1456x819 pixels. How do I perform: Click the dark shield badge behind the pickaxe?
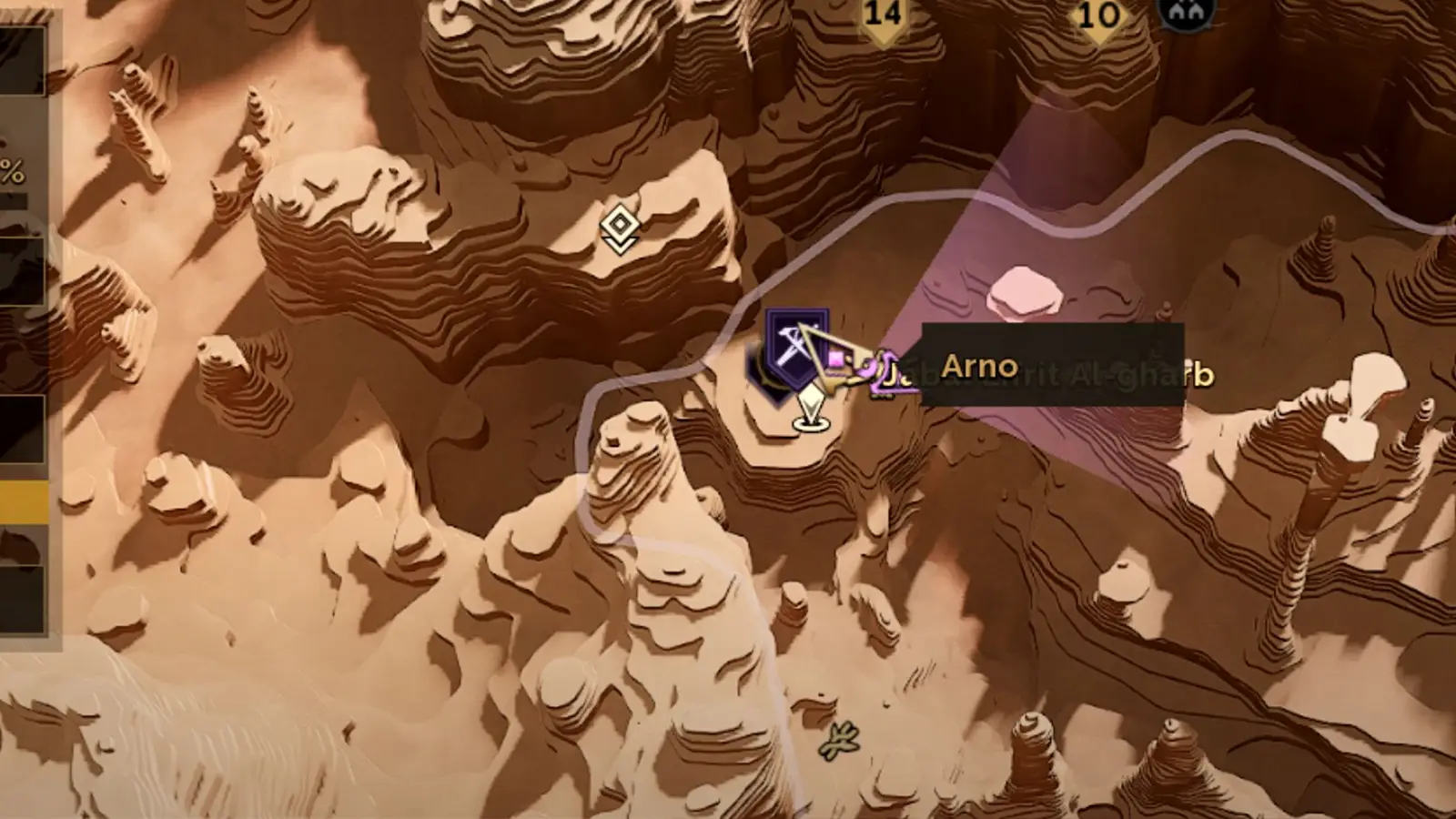coord(796,350)
